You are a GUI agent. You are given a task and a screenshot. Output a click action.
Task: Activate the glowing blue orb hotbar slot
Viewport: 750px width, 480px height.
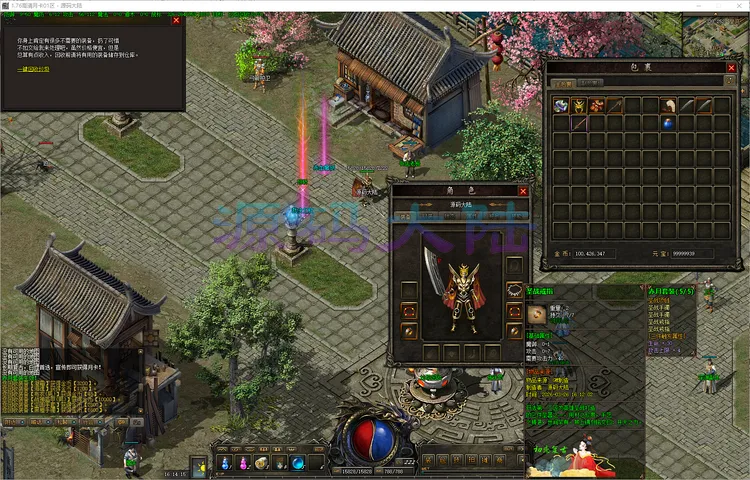(x=298, y=463)
